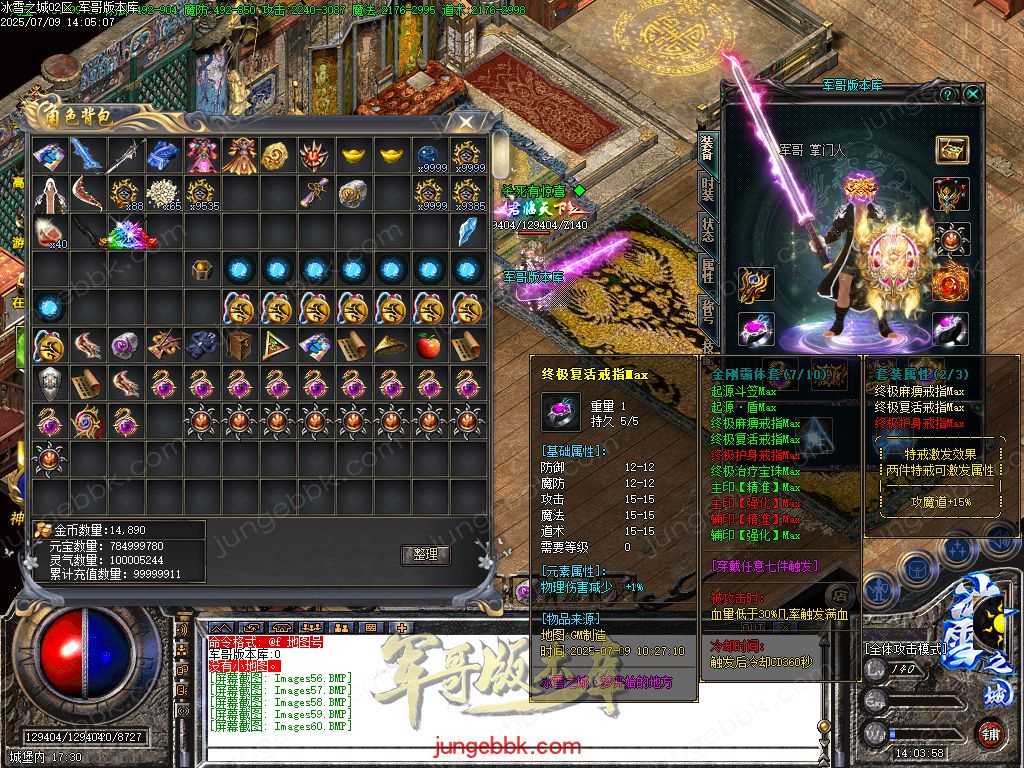
Task: Open the round 铺 shop button
Action: [990, 733]
